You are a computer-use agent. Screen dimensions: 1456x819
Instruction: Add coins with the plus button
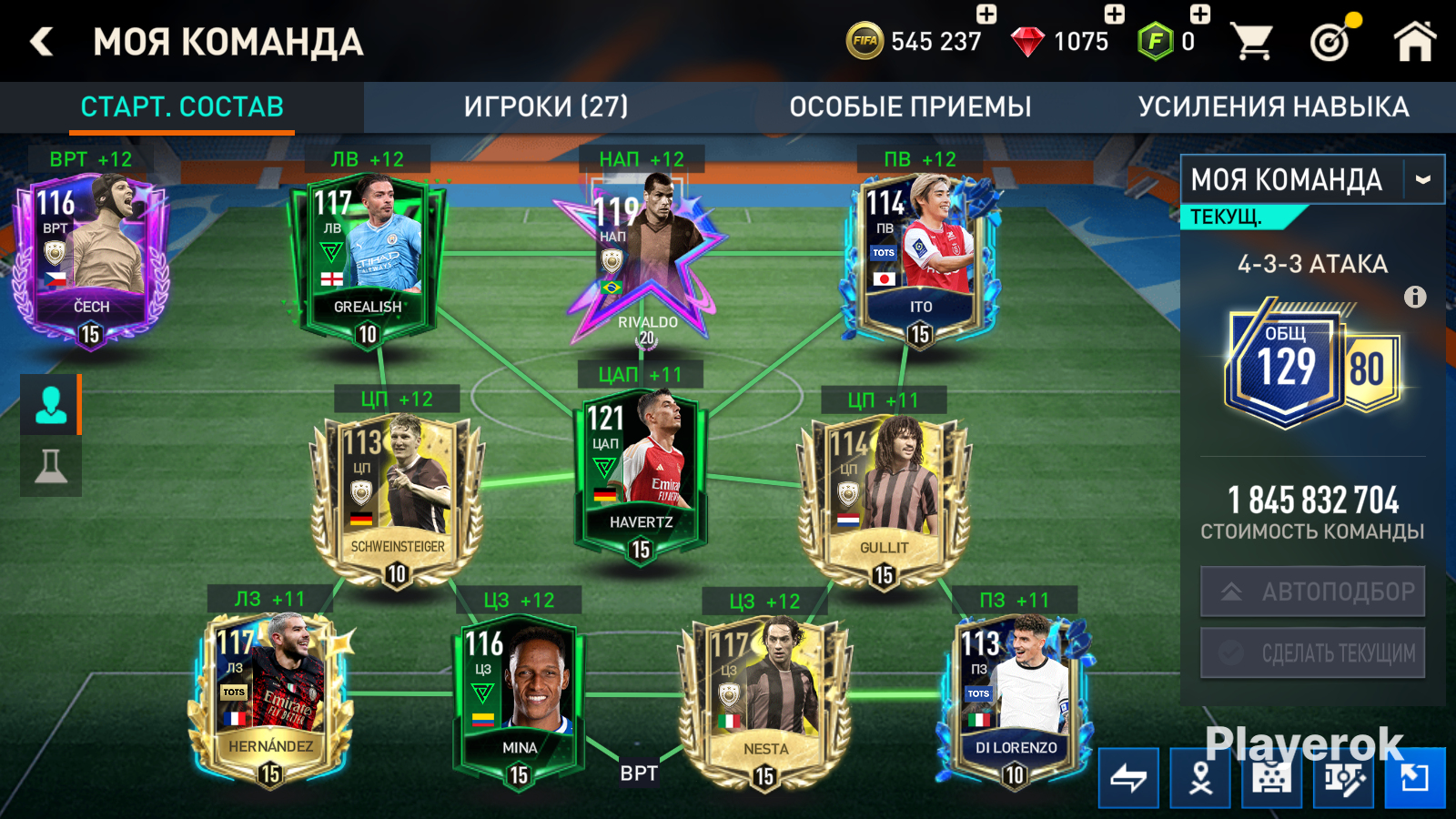[x=986, y=14]
